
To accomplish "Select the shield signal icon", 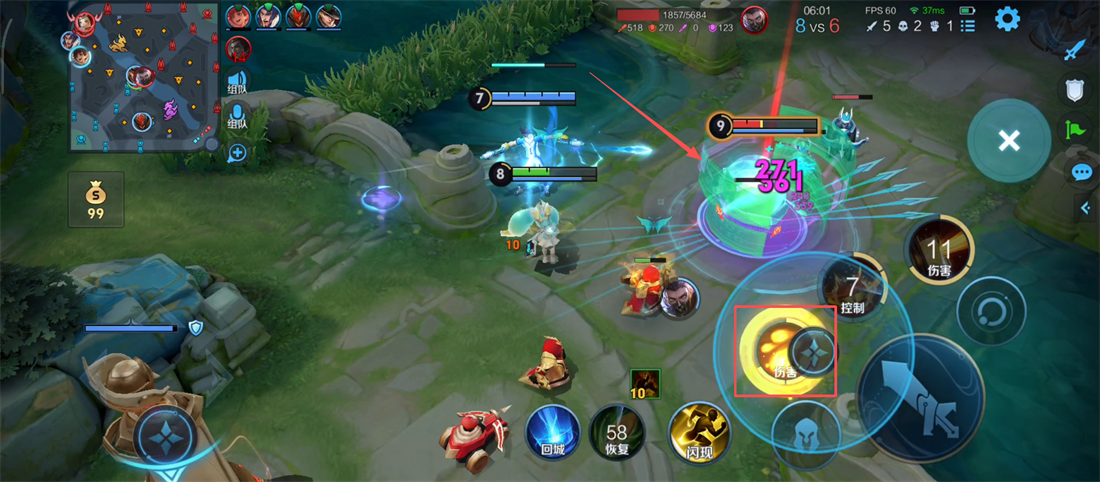I will pos(1075,90).
